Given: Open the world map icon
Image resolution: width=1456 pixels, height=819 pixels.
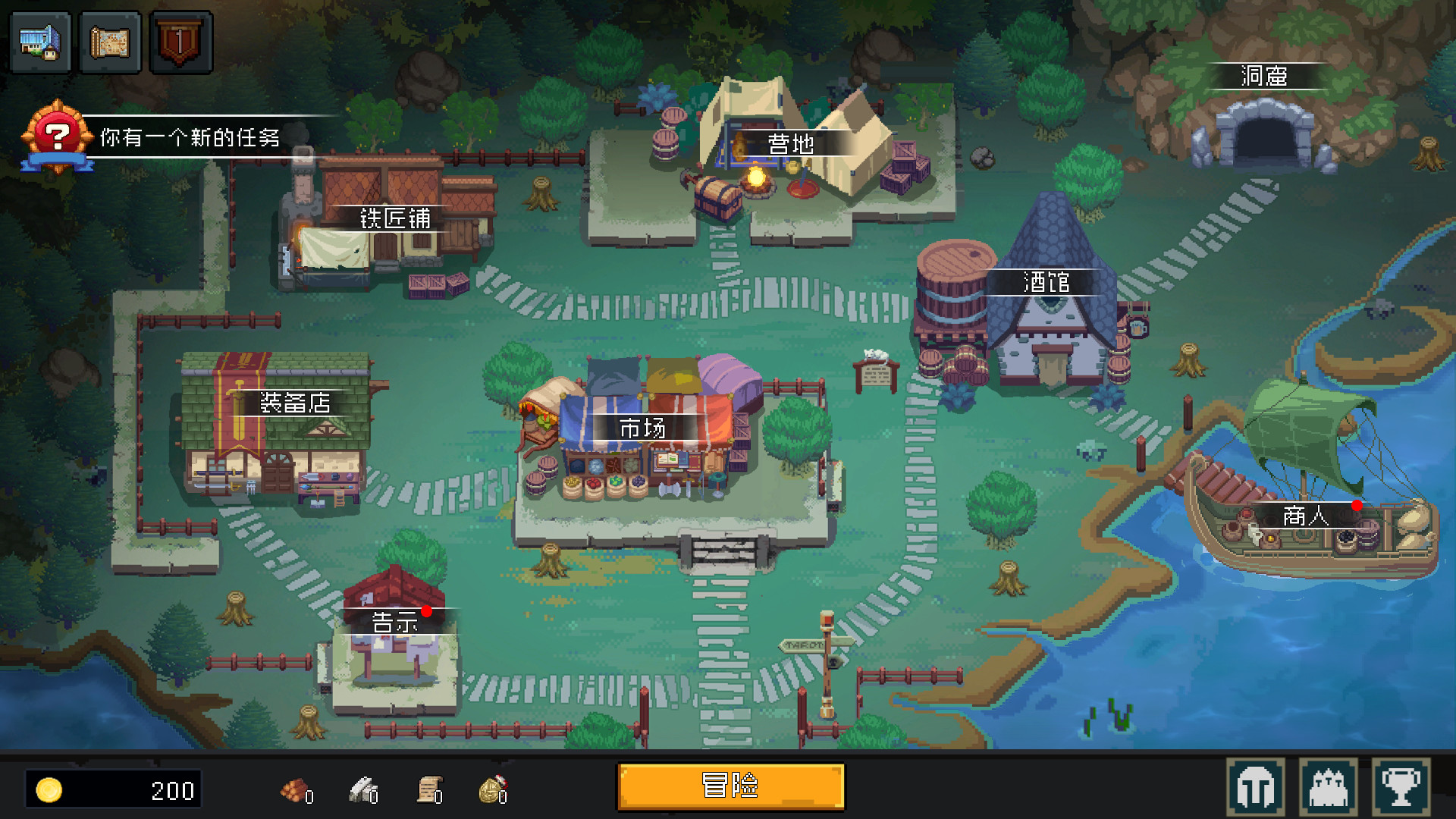Looking at the screenshot, I should [111, 42].
